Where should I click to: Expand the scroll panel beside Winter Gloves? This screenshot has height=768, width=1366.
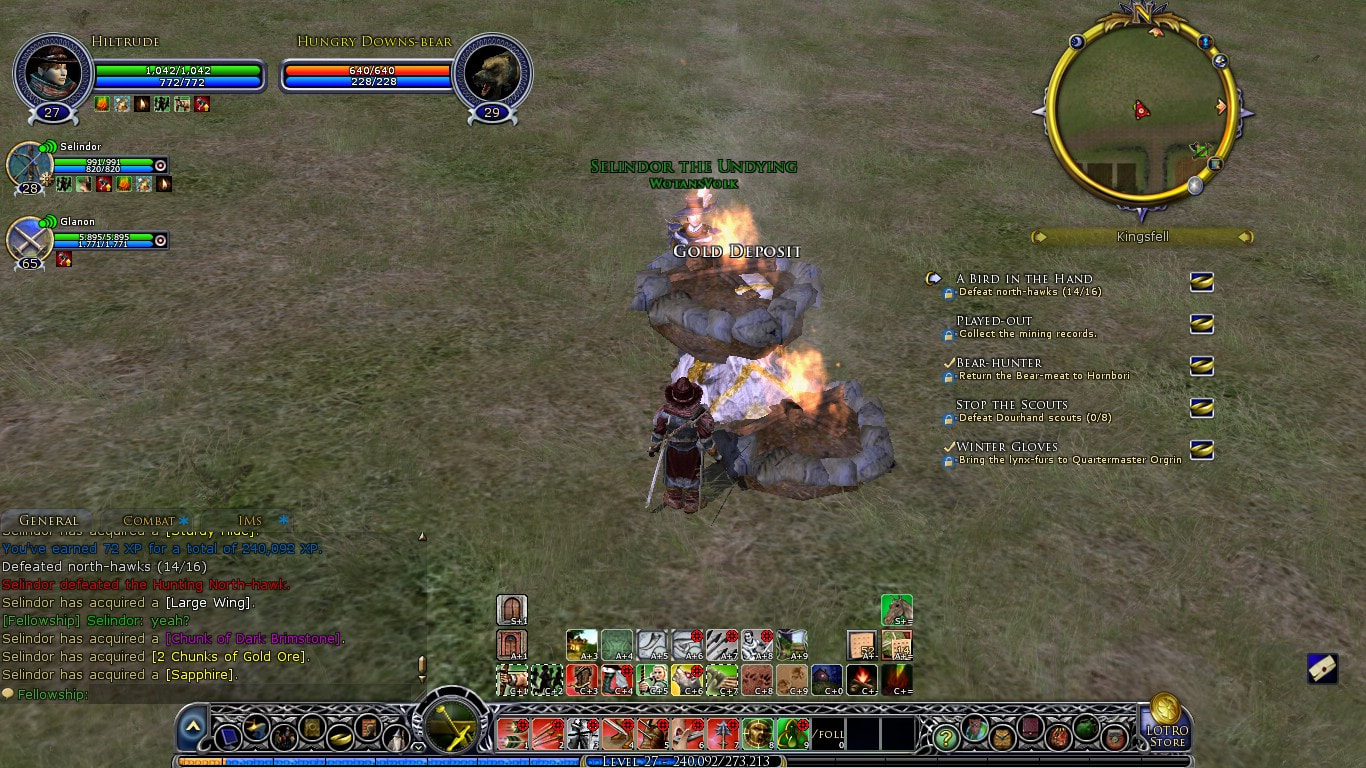pos(1201,451)
